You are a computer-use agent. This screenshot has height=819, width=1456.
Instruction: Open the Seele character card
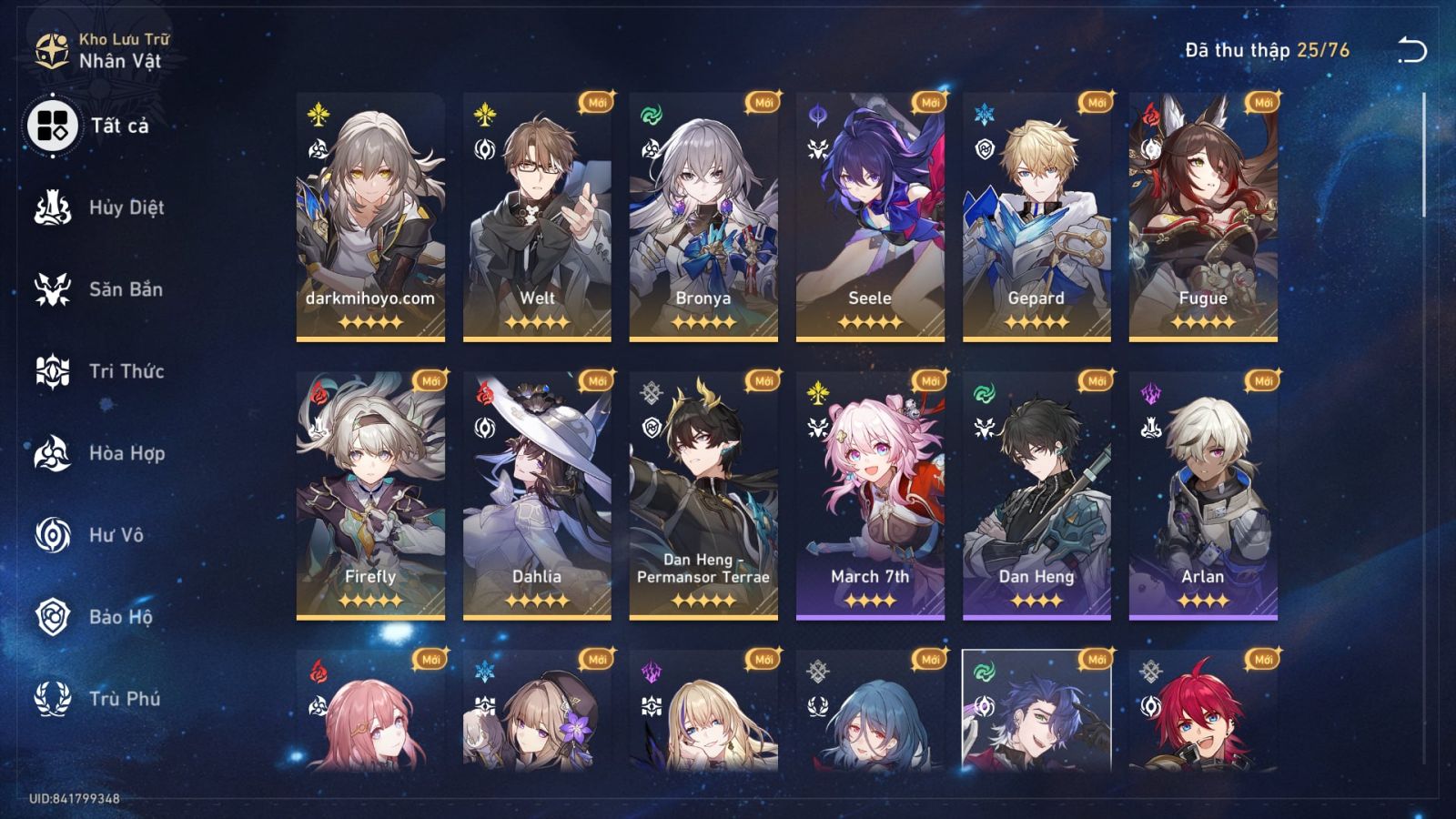[x=866, y=218]
